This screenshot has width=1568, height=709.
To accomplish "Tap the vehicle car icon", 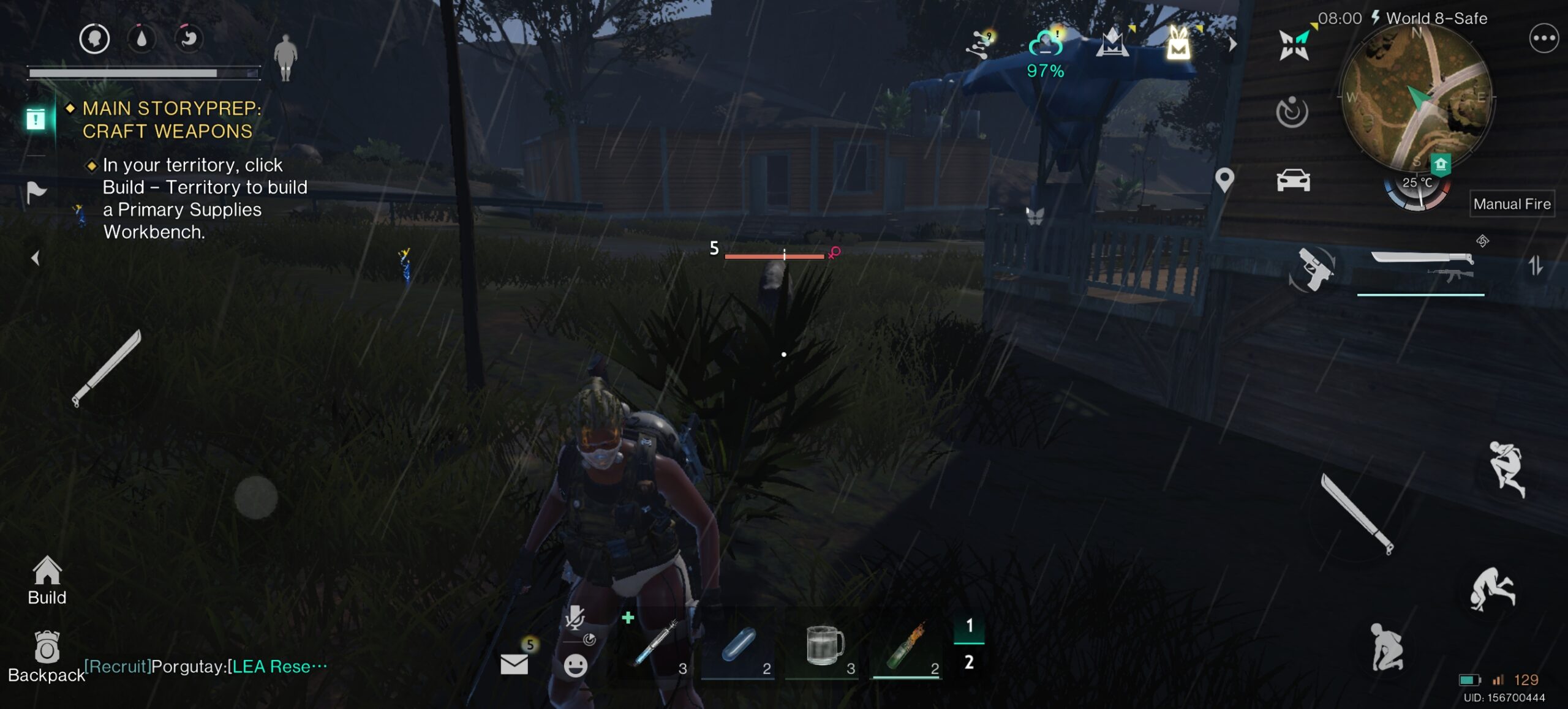I will pyautogui.click(x=1293, y=181).
